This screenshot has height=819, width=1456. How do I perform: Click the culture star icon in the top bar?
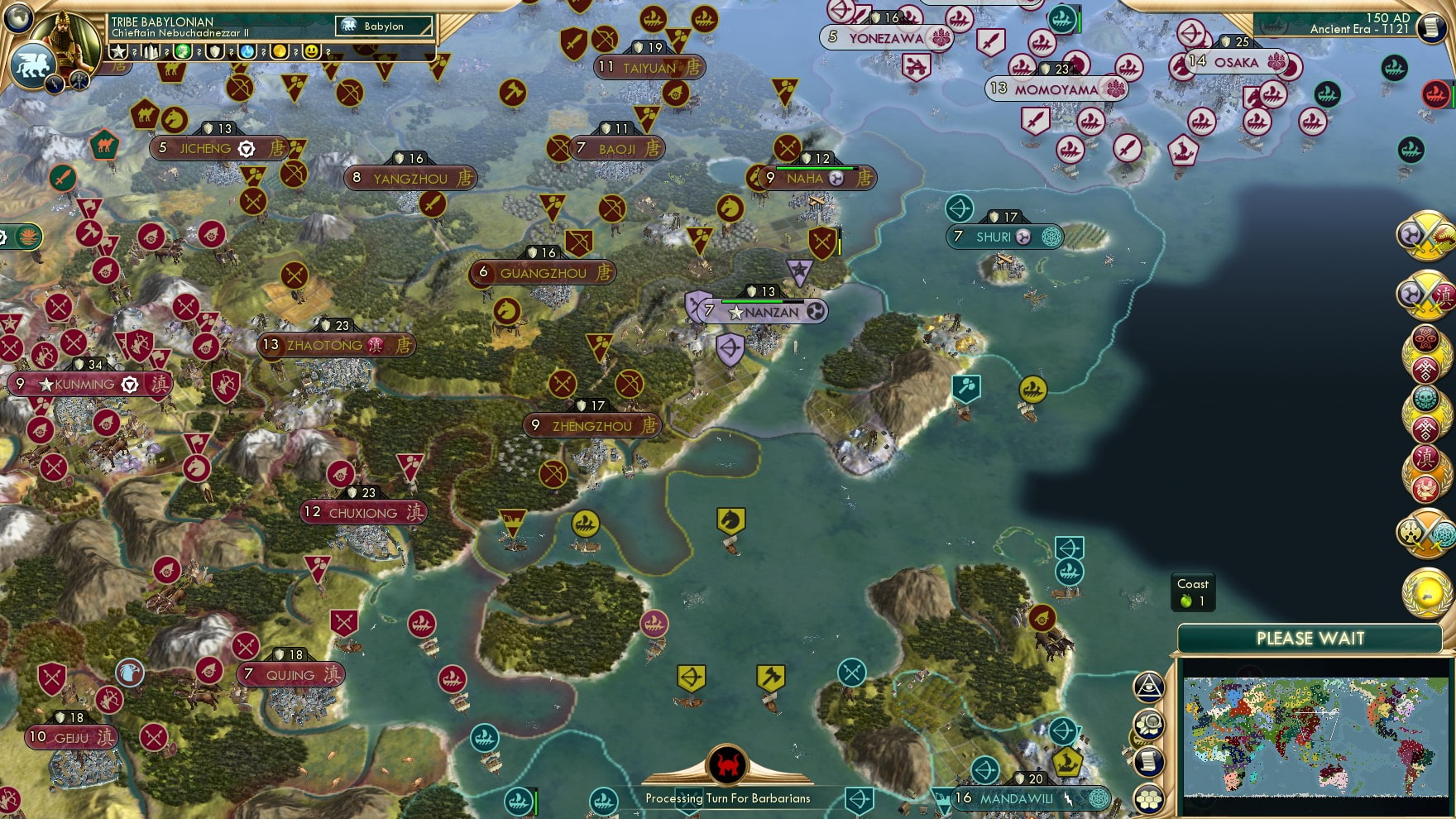click(x=118, y=52)
